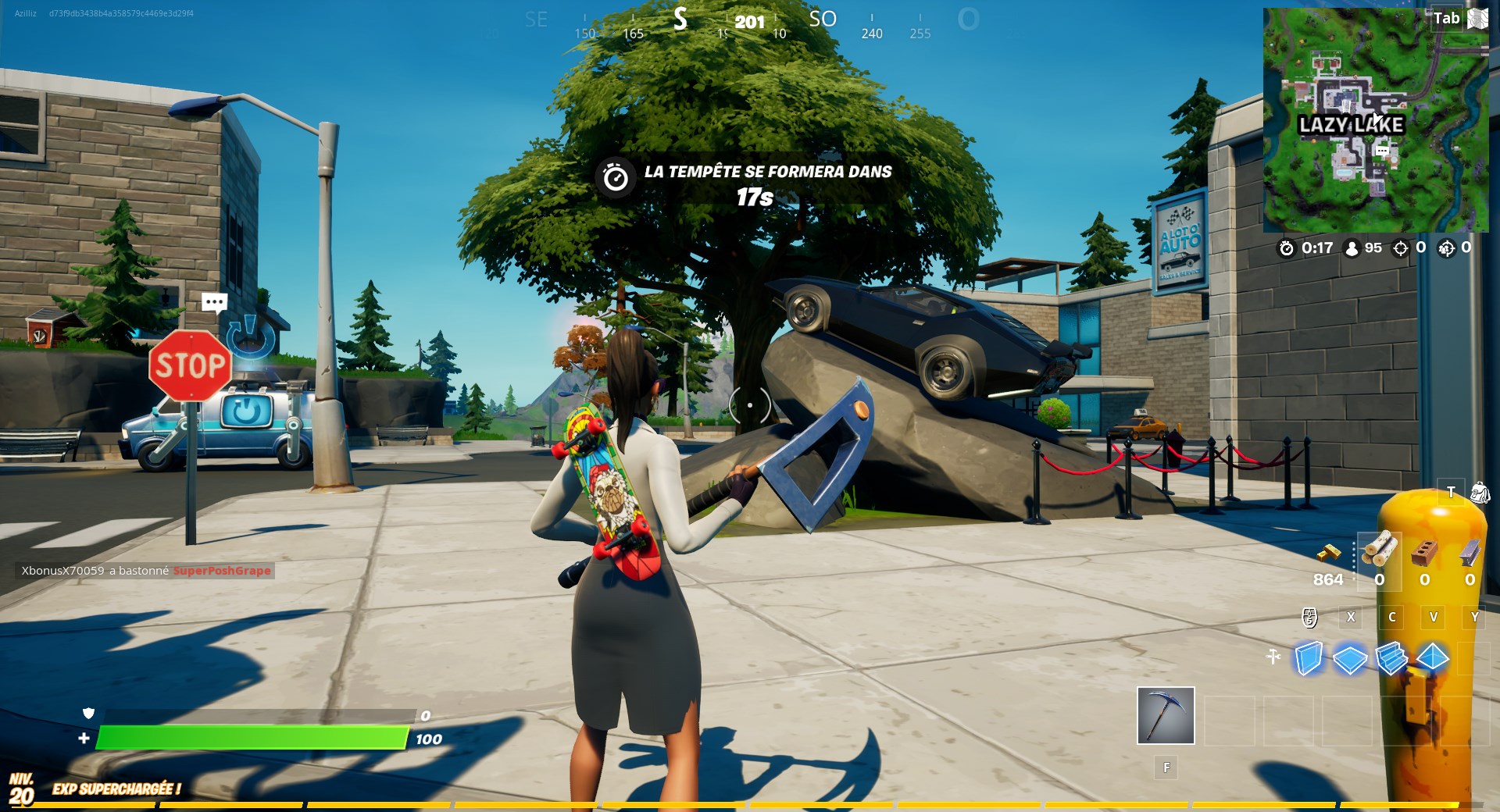Image resolution: width=1500 pixels, height=812 pixels.
Task: Click the trap slot labeled F
Action: click(1166, 768)
